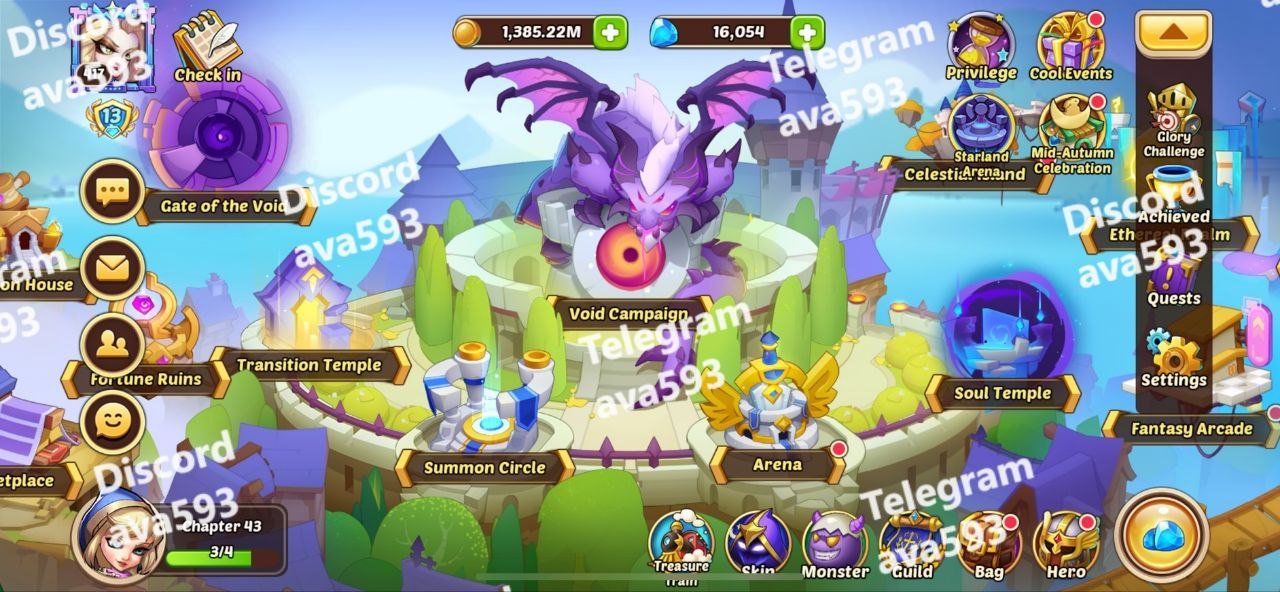1280x592 pixels.
Task: Open the Hero menu
Action: click(x=1066, y=545)
